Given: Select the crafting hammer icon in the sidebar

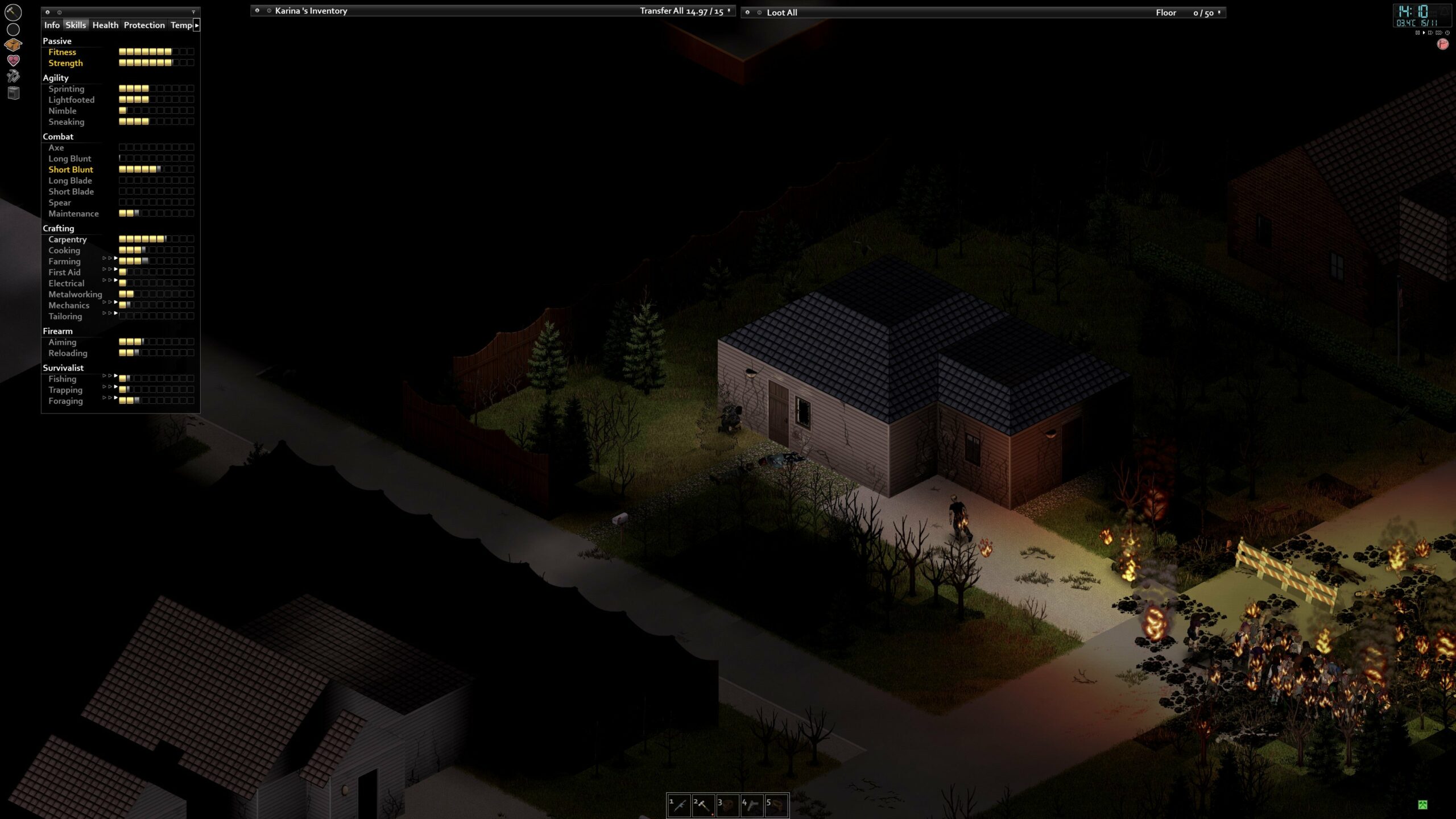Looking at the screenshot, I should [13, 12].
